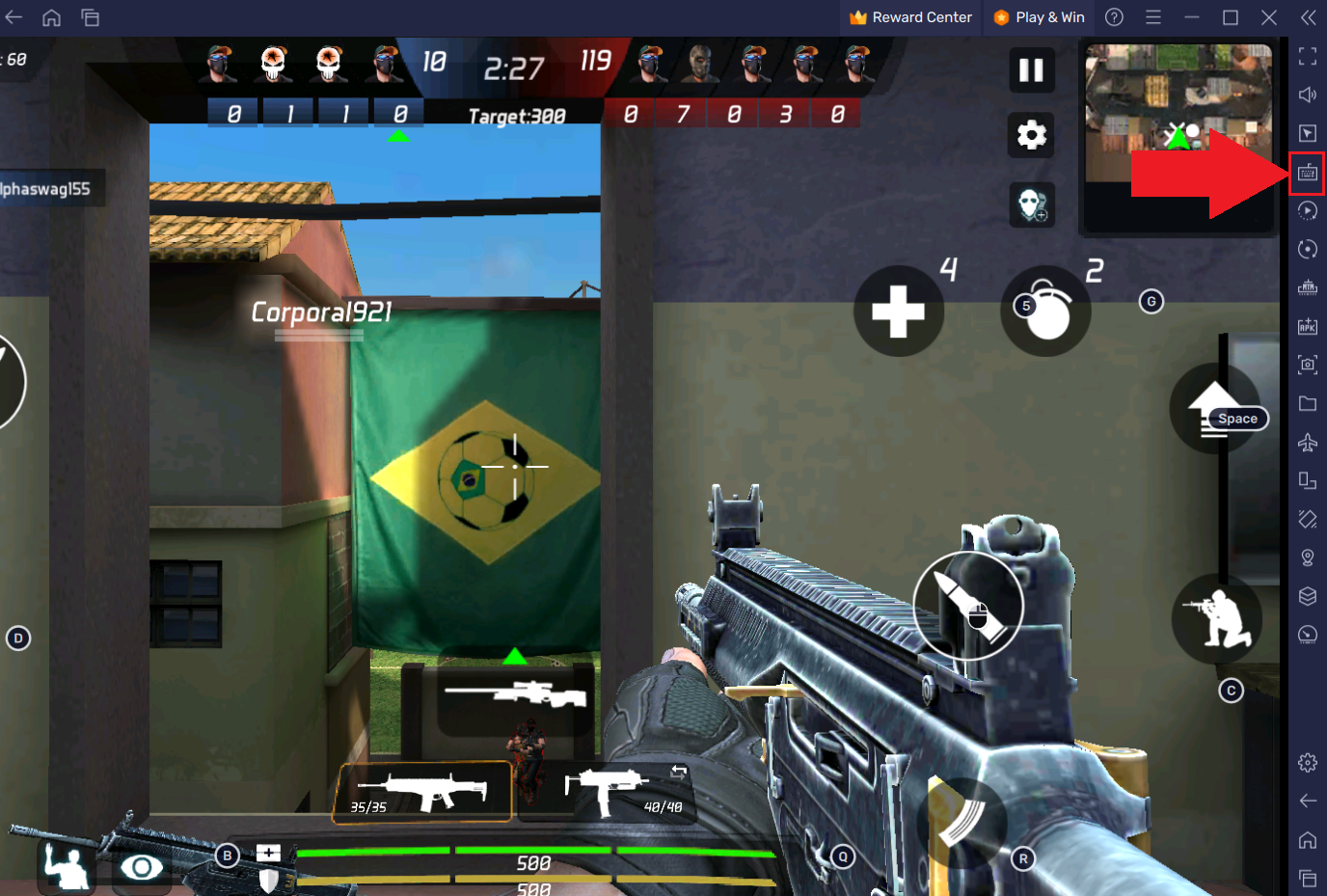Click the minimap in the top-right corner

pyautogui.click(x=1177, y=135)
